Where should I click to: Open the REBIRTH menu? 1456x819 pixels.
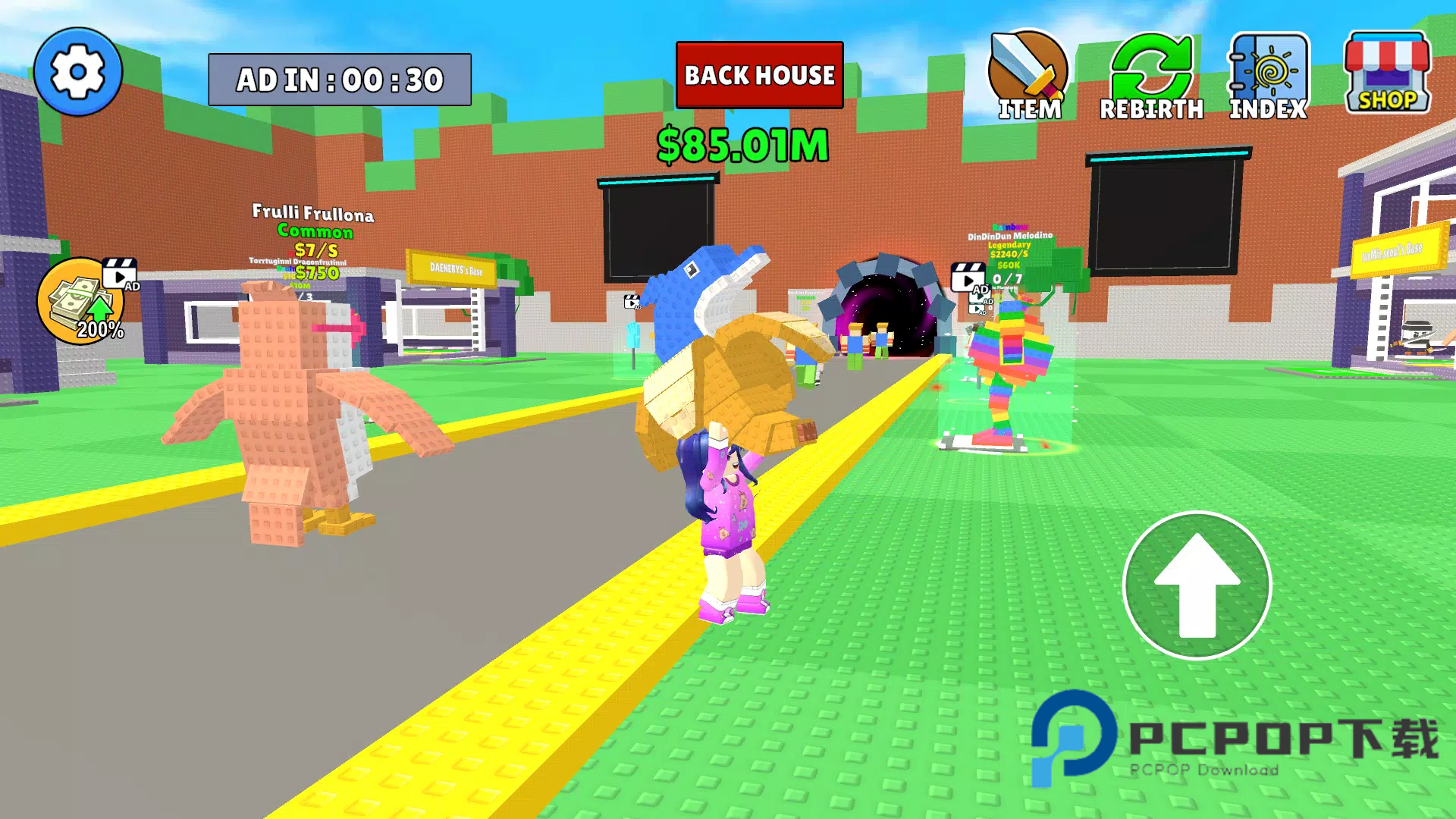tap(1151, 76)
